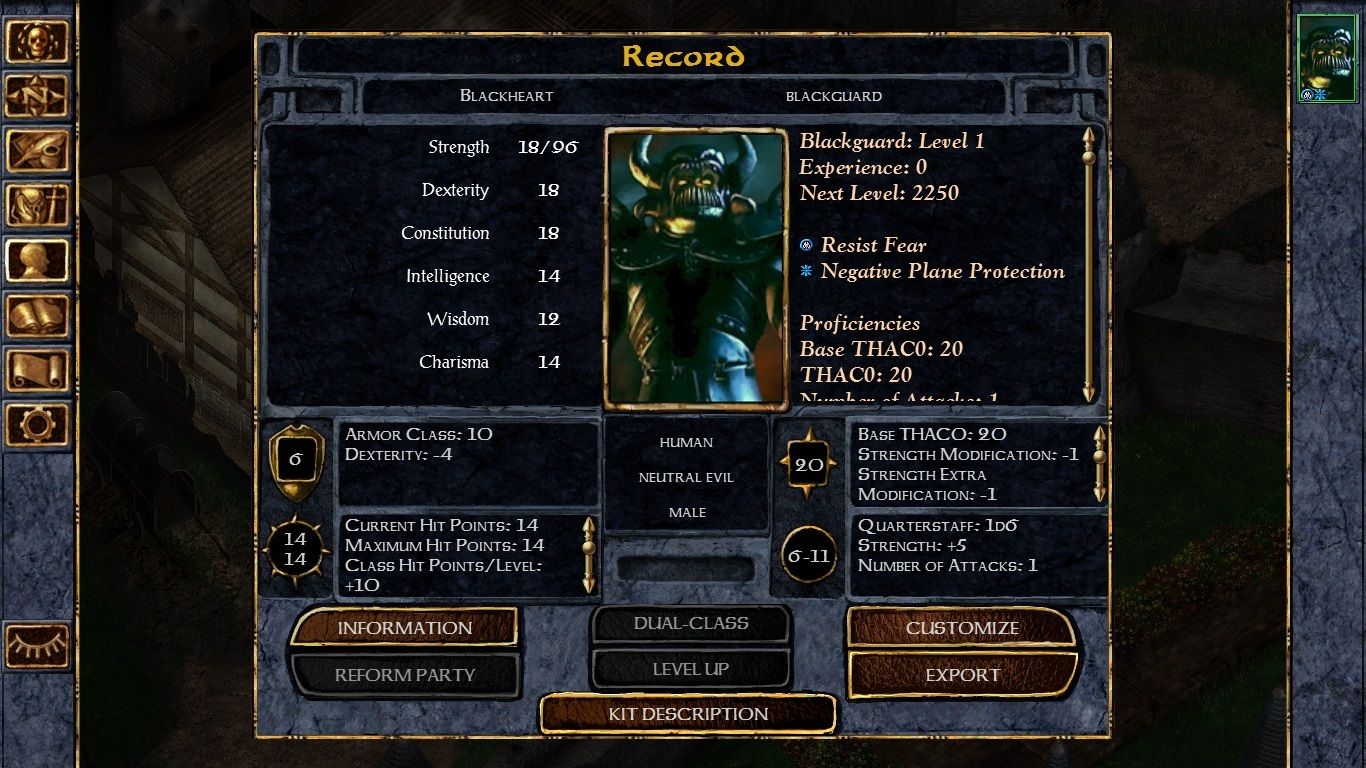Click Reform Party
1366x768 pixels.
pos(404,675)
